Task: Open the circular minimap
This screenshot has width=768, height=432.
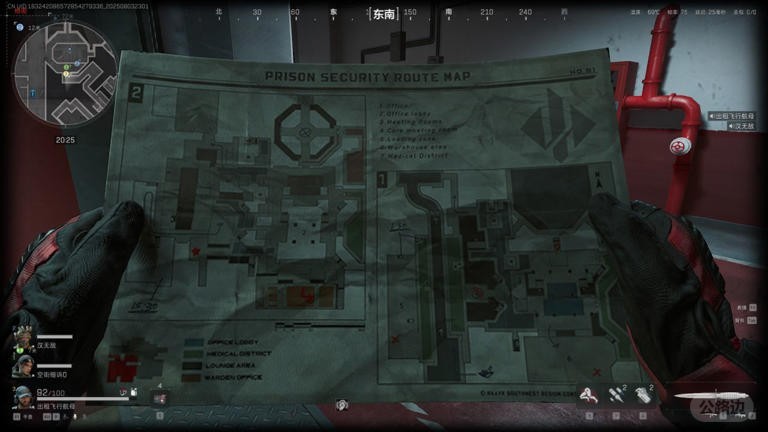Action: (x=58, y=71)
